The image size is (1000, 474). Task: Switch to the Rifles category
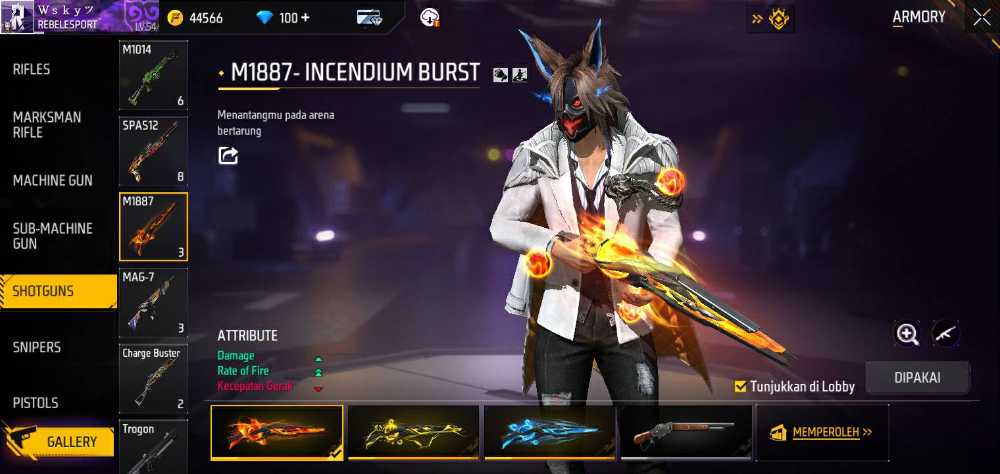pyautogui.click(x=32, y=69)
